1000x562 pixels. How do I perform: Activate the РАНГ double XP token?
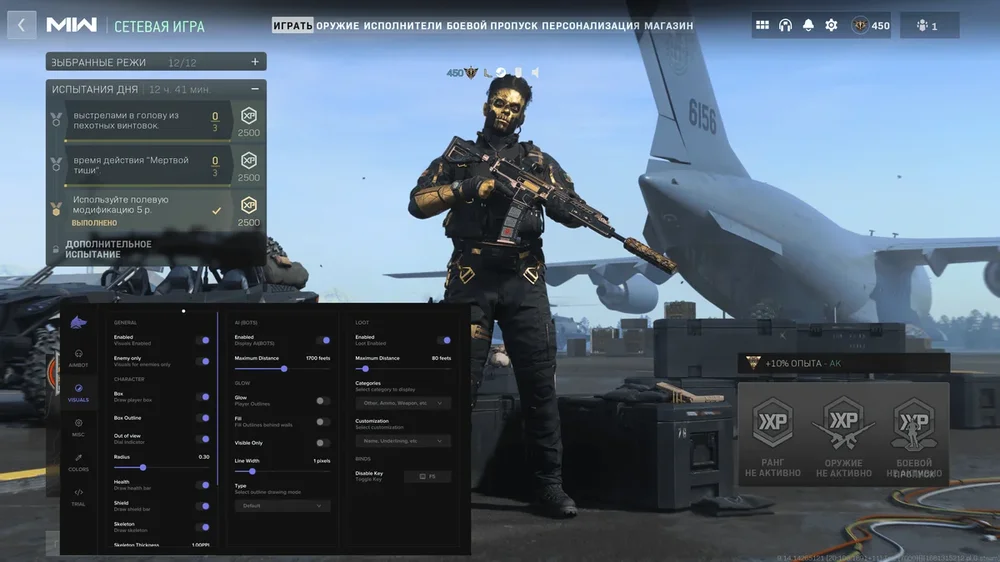[x=773, y=435]
